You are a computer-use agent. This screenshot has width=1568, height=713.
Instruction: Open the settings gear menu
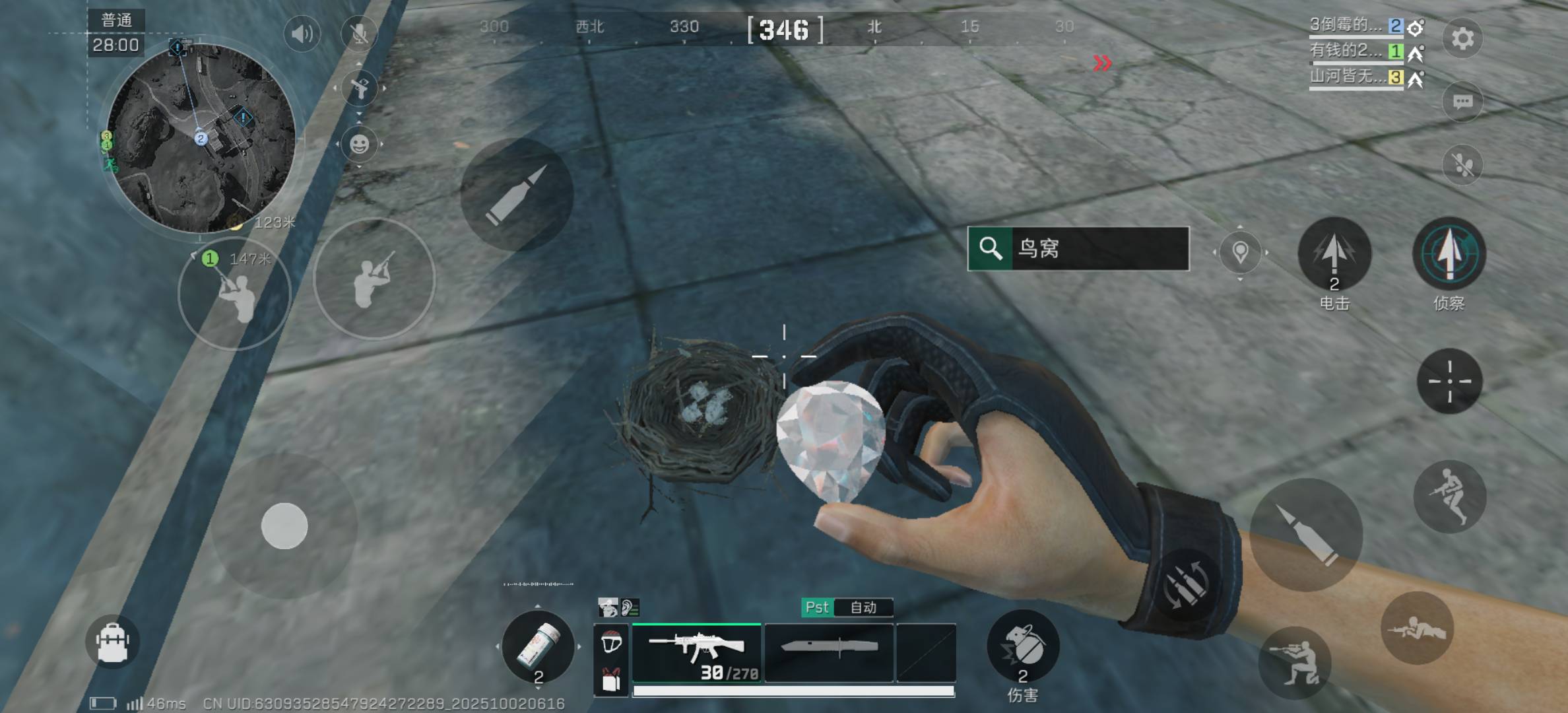1462,38
